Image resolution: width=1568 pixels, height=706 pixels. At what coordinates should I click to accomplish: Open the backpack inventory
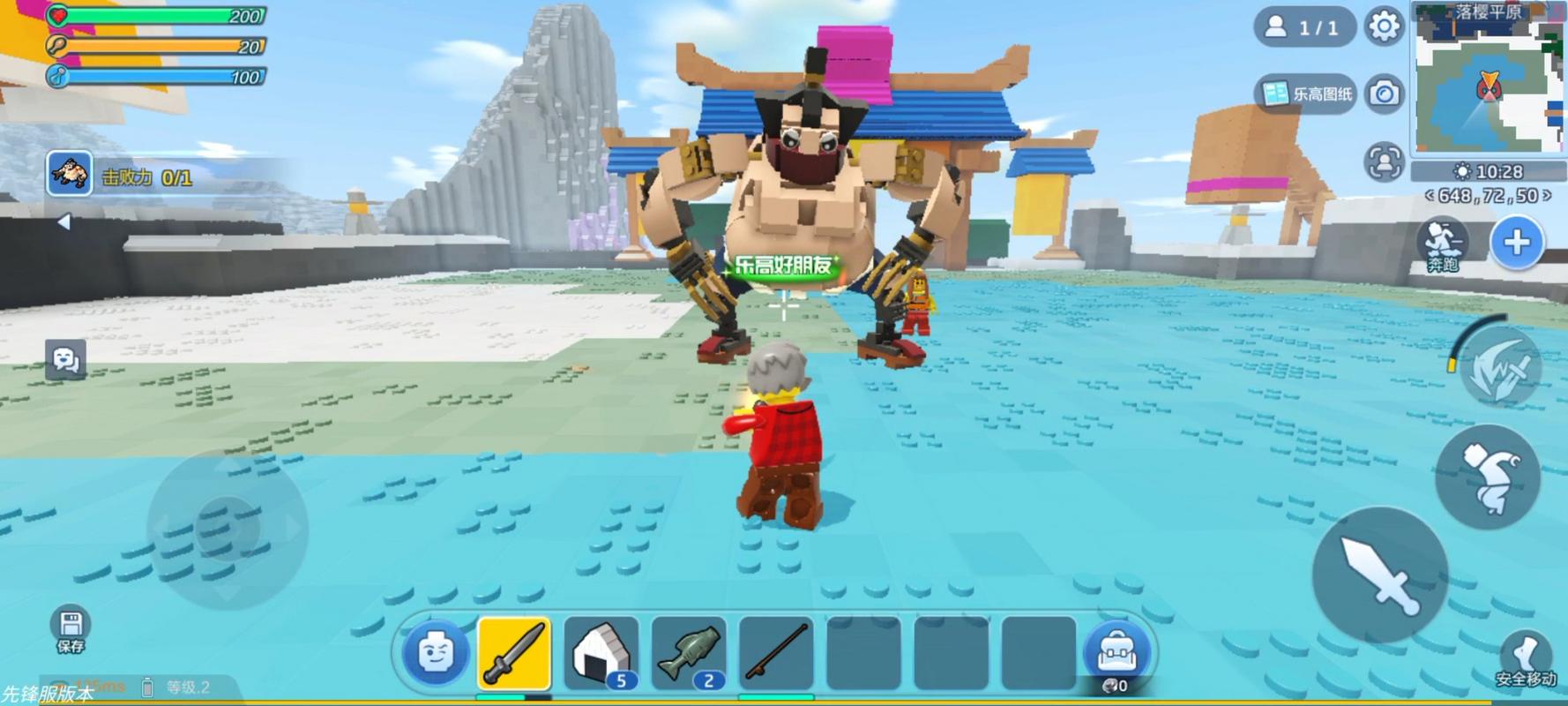1116,655
